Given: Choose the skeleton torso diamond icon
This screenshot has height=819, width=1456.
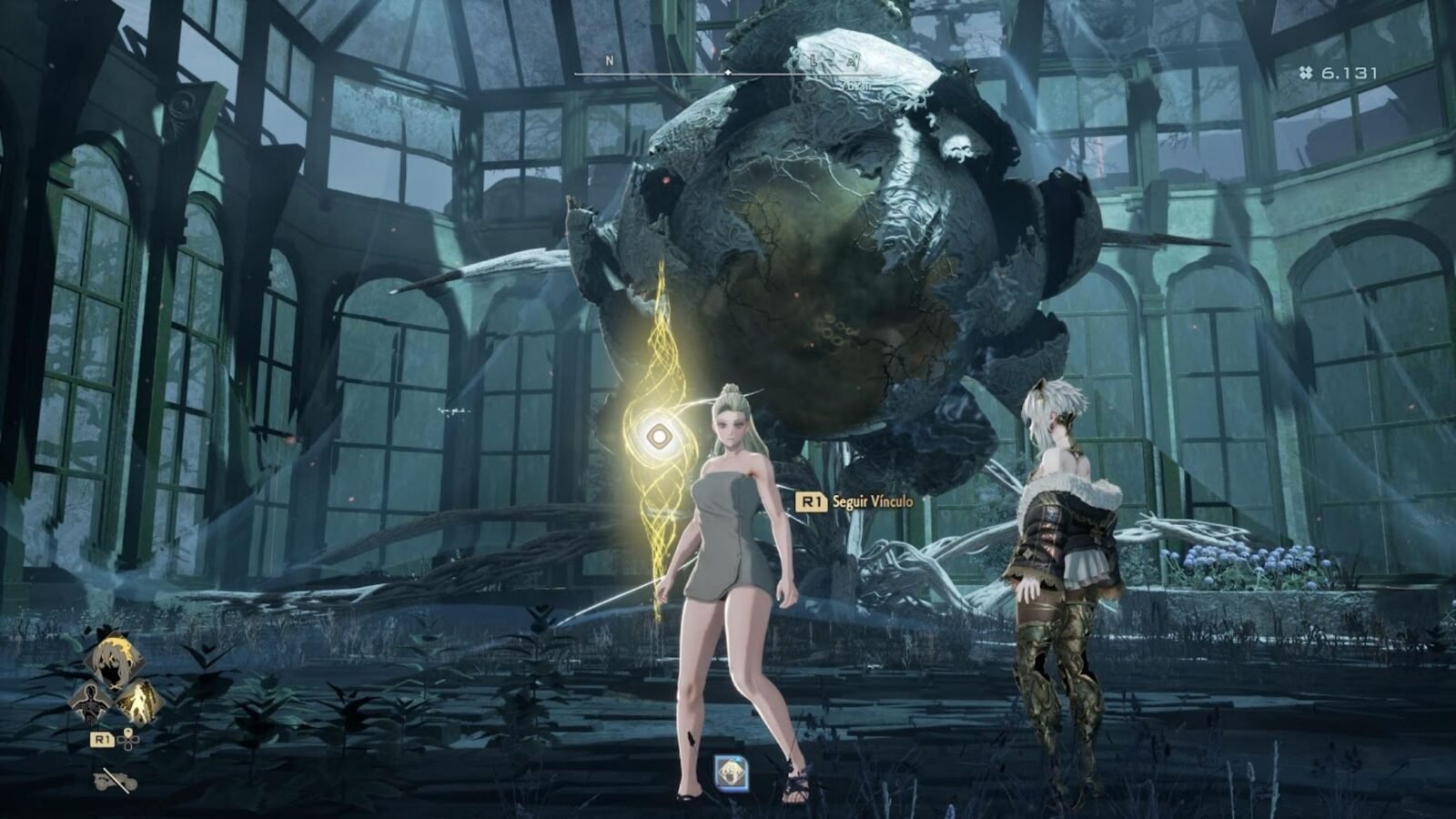Looking at the screenshot, I should [91, 702].
